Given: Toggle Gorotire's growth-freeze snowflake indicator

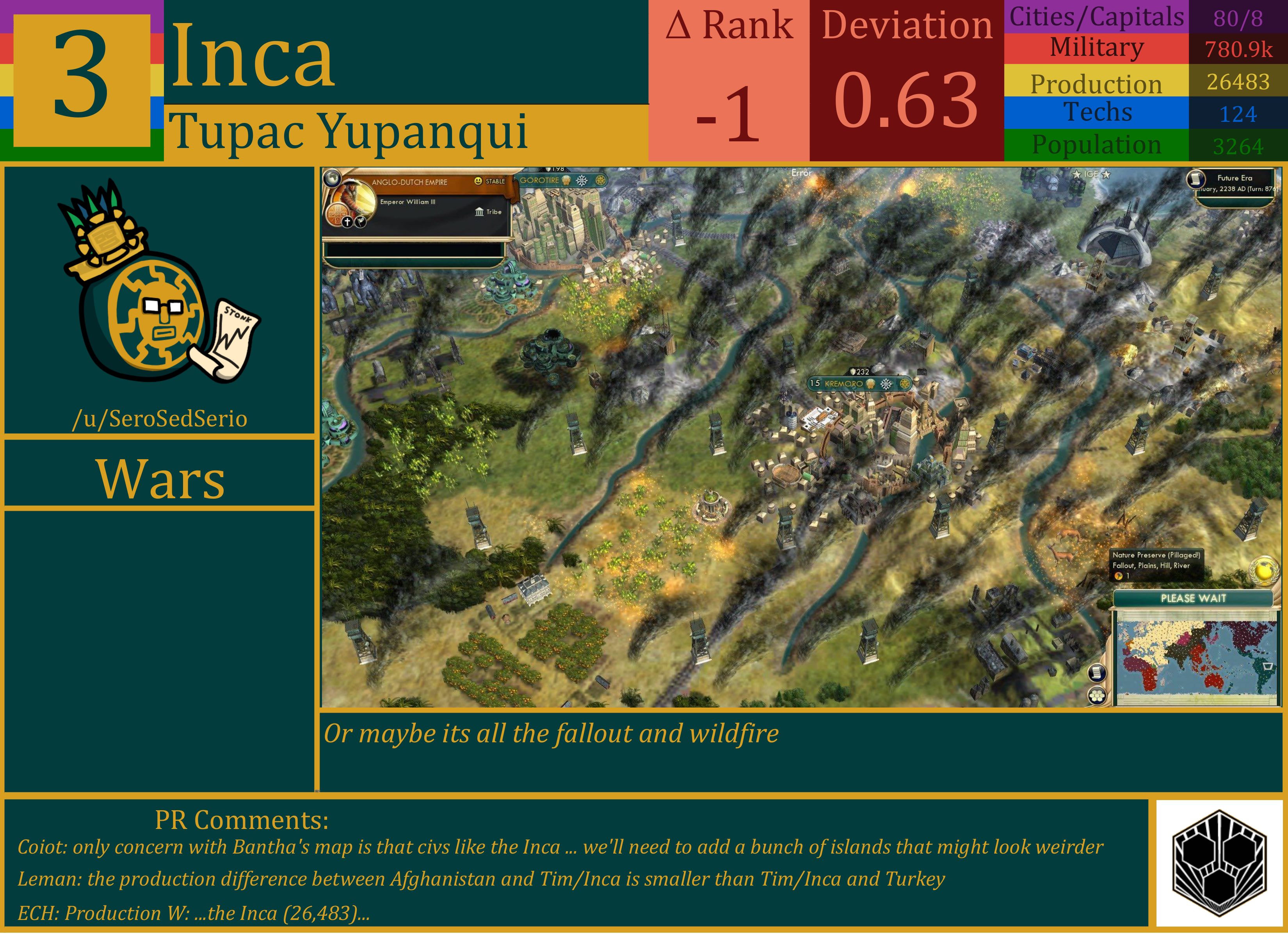Looking at the screenshot, I should tap(582, 181).
